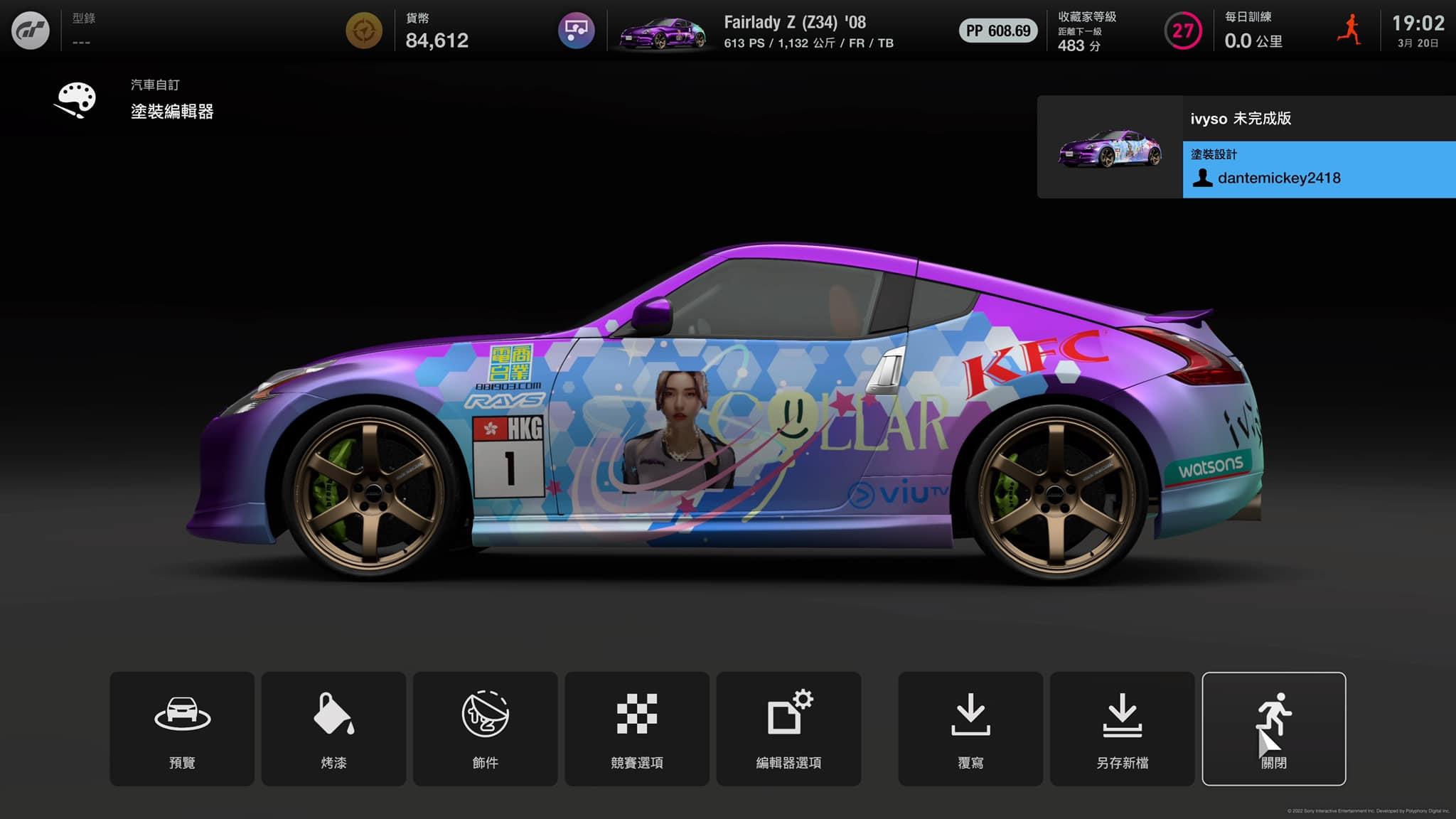Open 編輯器選項 editor options
The image size is (1456, 819).
click(x=788, y=729)
